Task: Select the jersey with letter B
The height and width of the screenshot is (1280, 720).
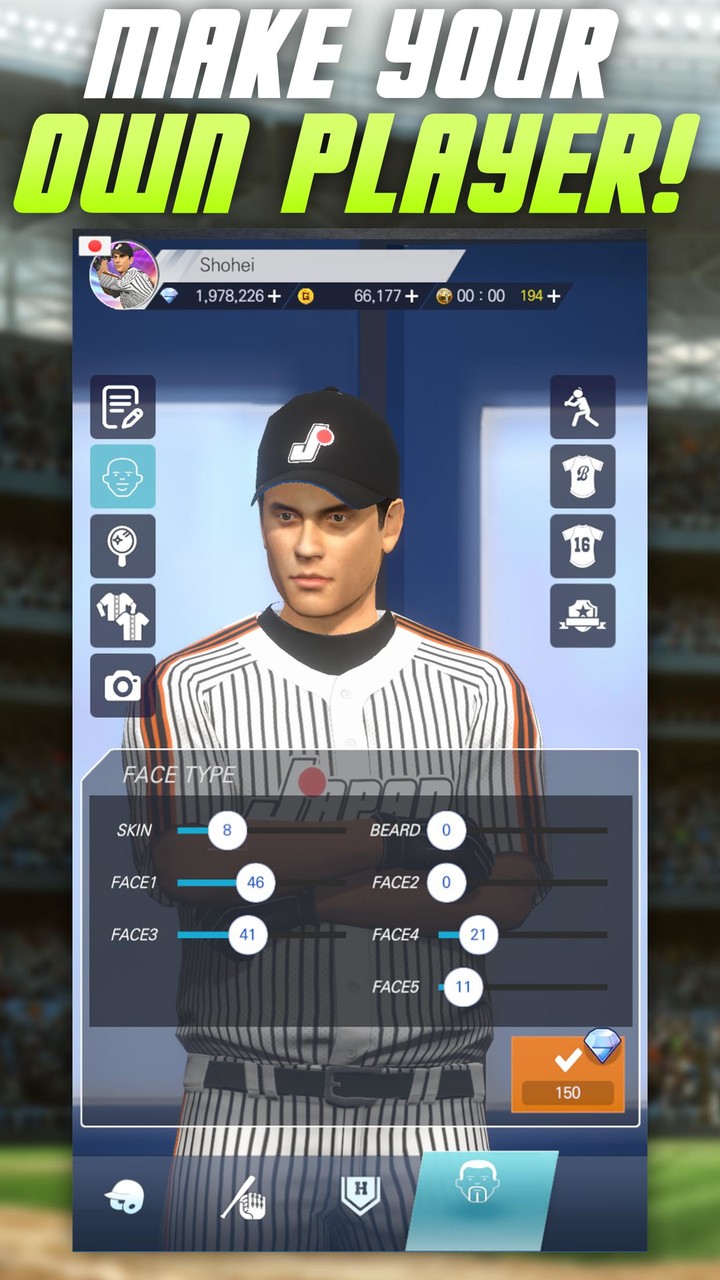Action: coord(582,477)
